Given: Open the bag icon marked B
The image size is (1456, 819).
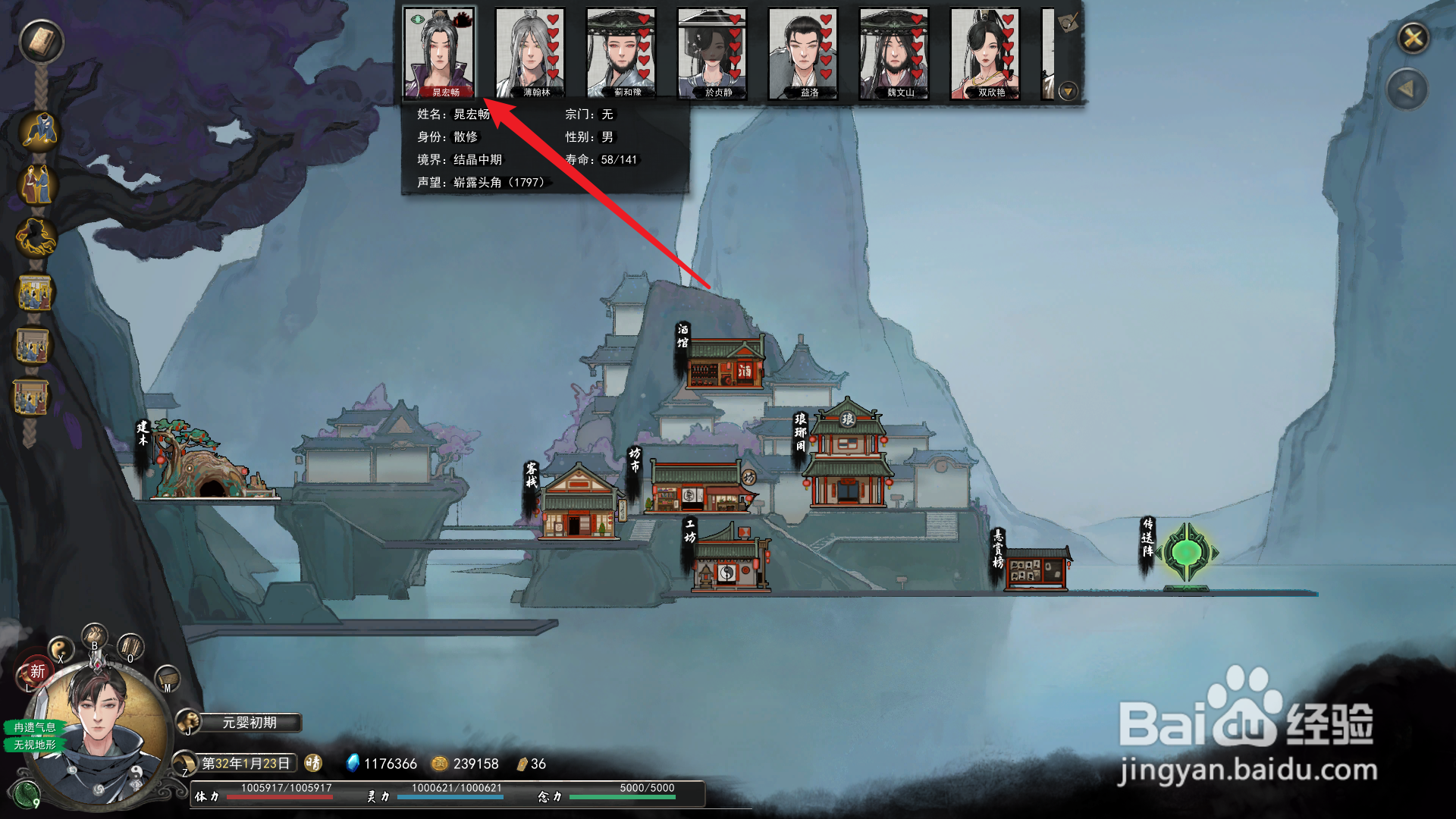Looking at the screenshot, I should pos(95,635).
